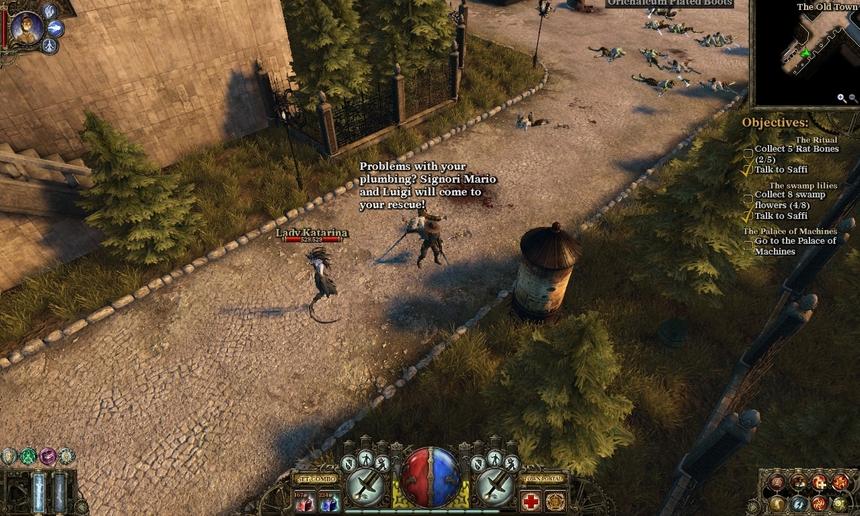Select The Ritual quest objective
This screenshot has height=516, width=860.
click(816, 140)
